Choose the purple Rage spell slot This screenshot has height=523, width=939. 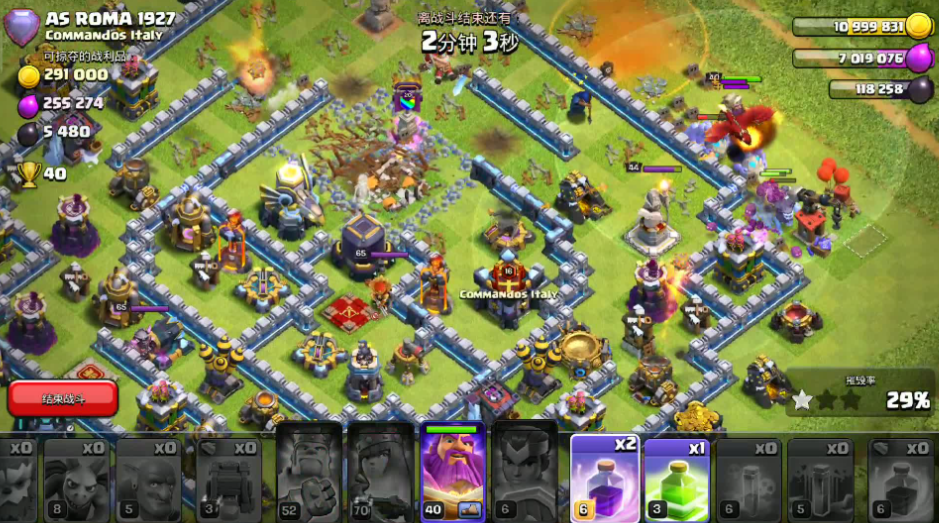pos(604,478)
